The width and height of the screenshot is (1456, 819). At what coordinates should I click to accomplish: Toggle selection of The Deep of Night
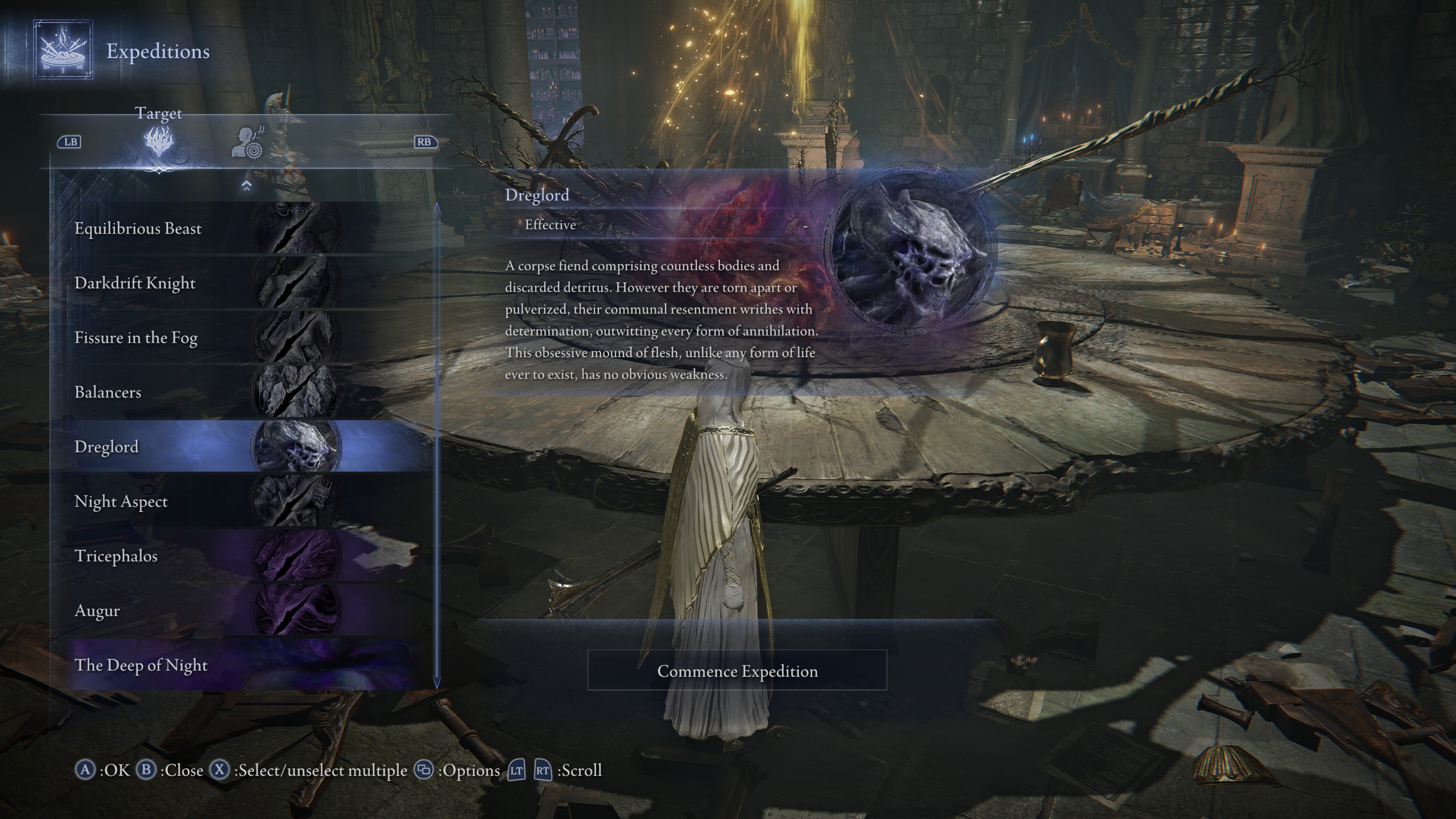coord(141,665)
